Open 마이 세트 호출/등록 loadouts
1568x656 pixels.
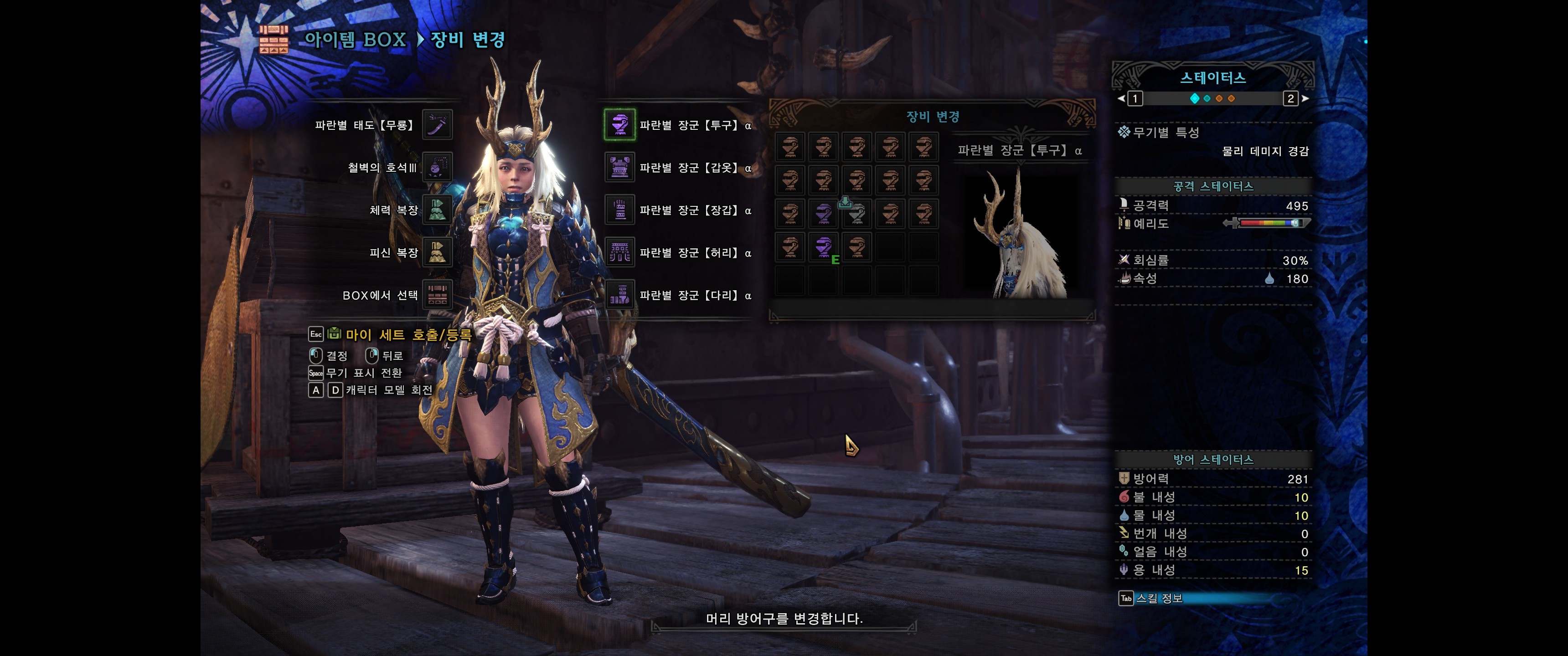[x=408, y=334]
